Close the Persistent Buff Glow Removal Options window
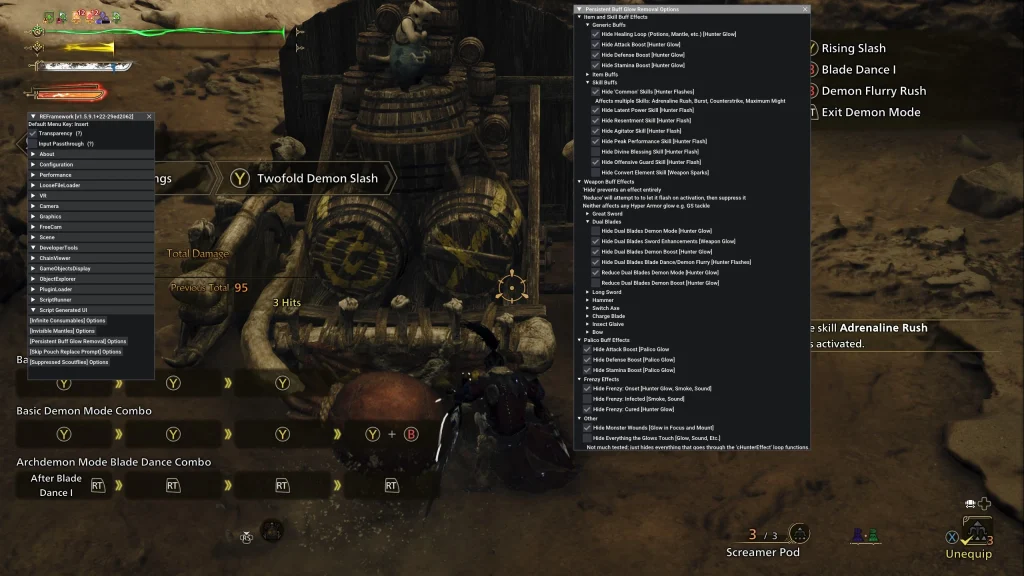The height and width of the screenshot is (576, 1024). tap(805, 9)
